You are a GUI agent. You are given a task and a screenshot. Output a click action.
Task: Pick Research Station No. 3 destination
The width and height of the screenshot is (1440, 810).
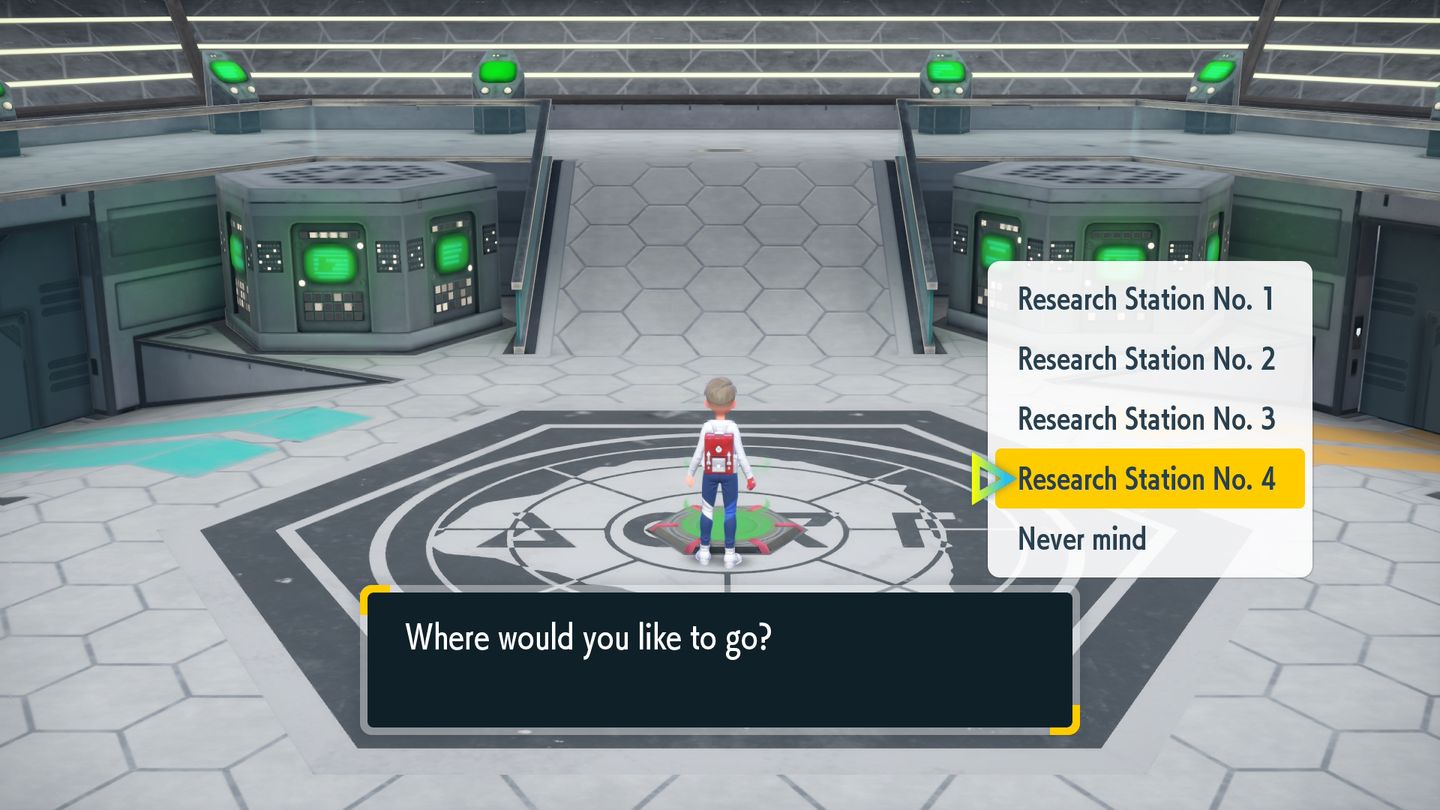point(1146,419)
